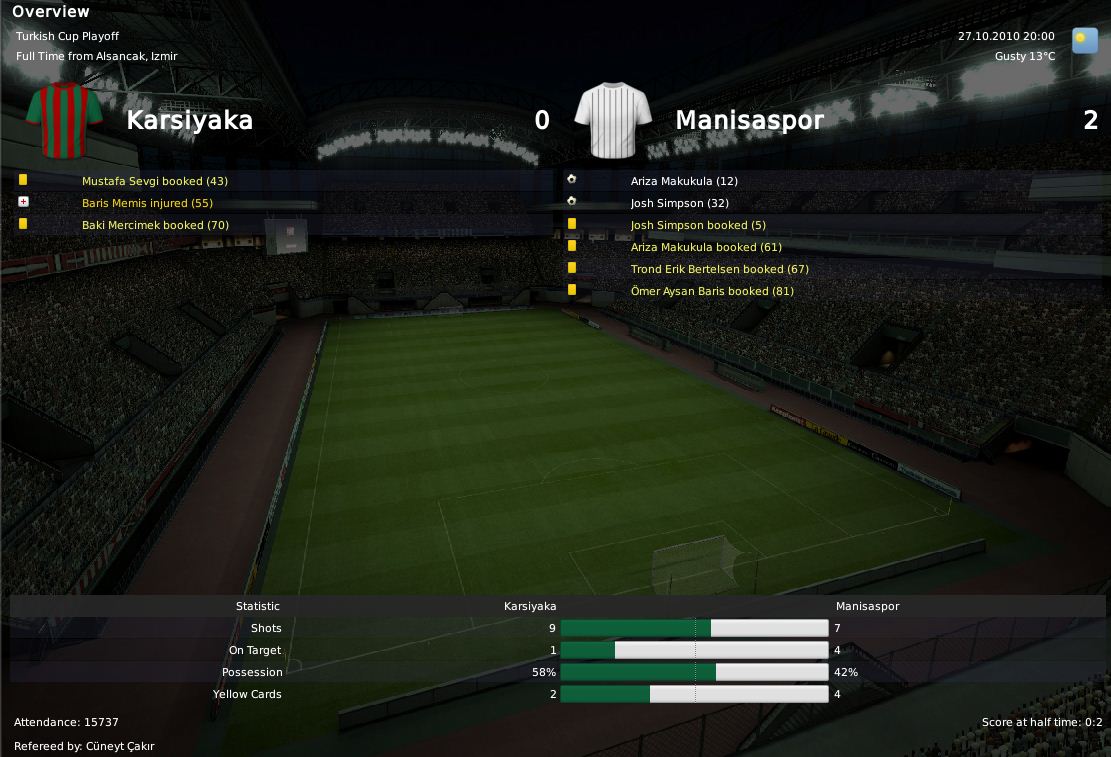The height and width of the screenshot is (757, 1111).
Task: Select the Baki Mercimek booked event
Action: coord(155,225)
